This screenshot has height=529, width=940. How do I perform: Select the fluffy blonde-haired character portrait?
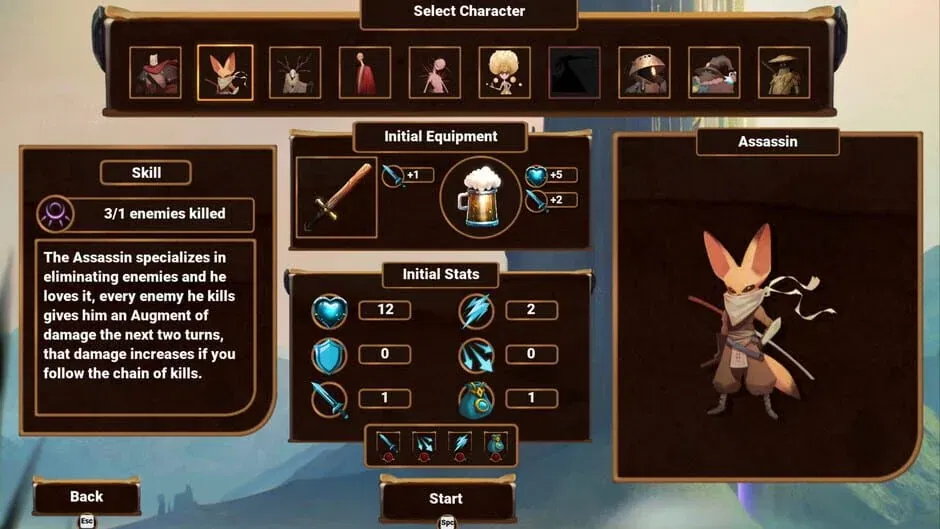[x=504, y=73]
